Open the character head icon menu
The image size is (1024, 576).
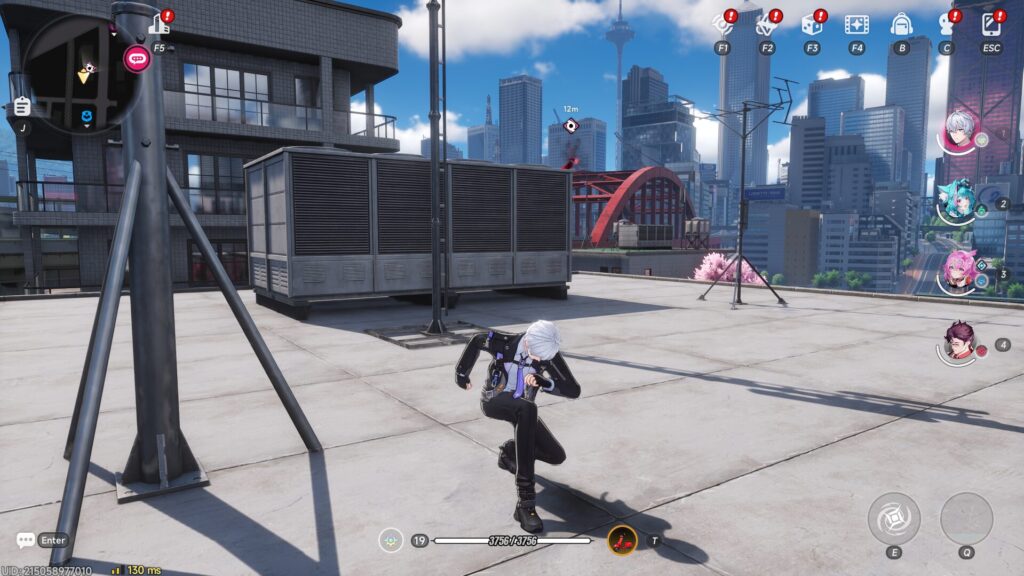[x=946, y=24]
